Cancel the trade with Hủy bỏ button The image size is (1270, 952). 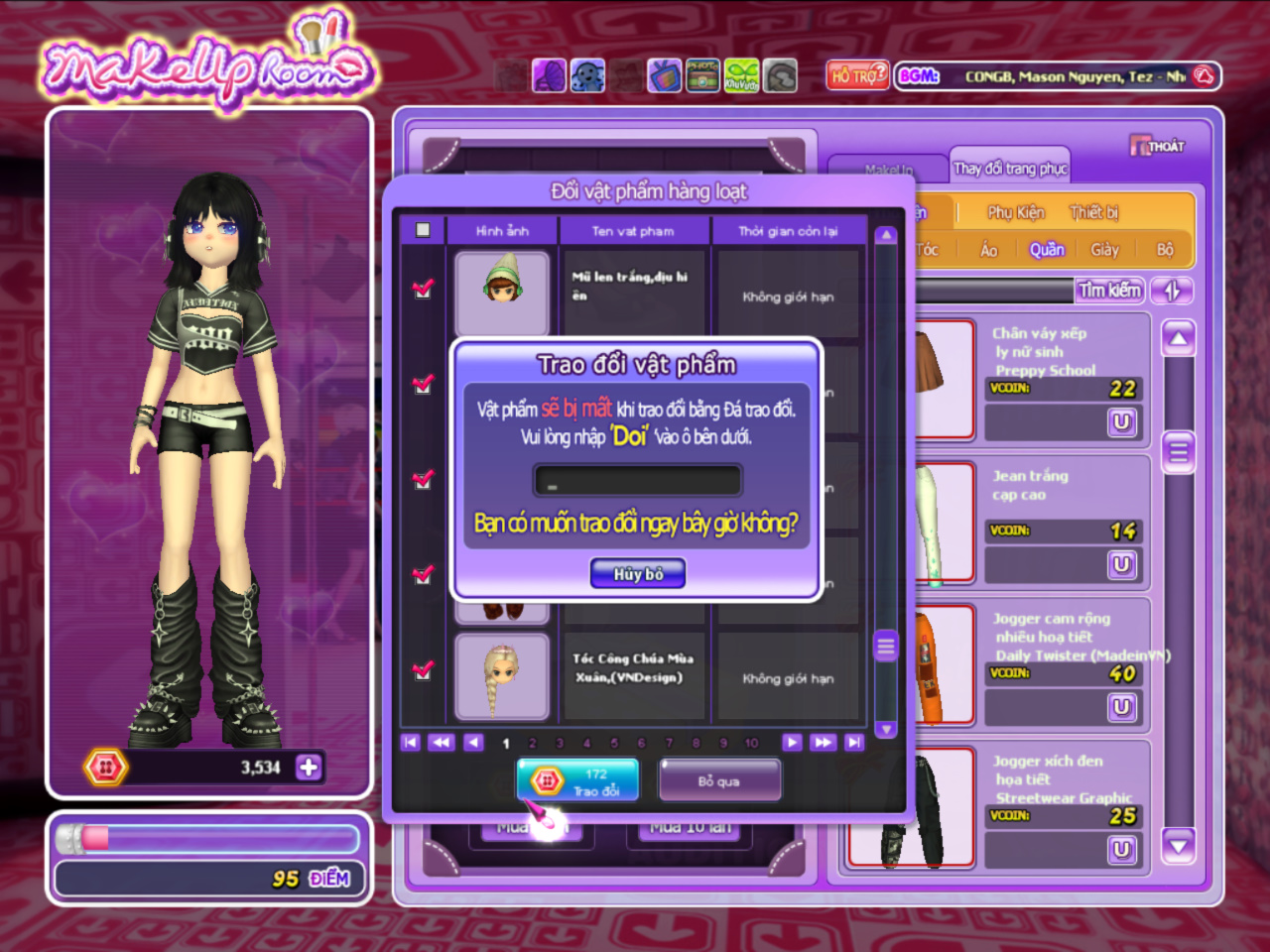click(x=637, y=573)
